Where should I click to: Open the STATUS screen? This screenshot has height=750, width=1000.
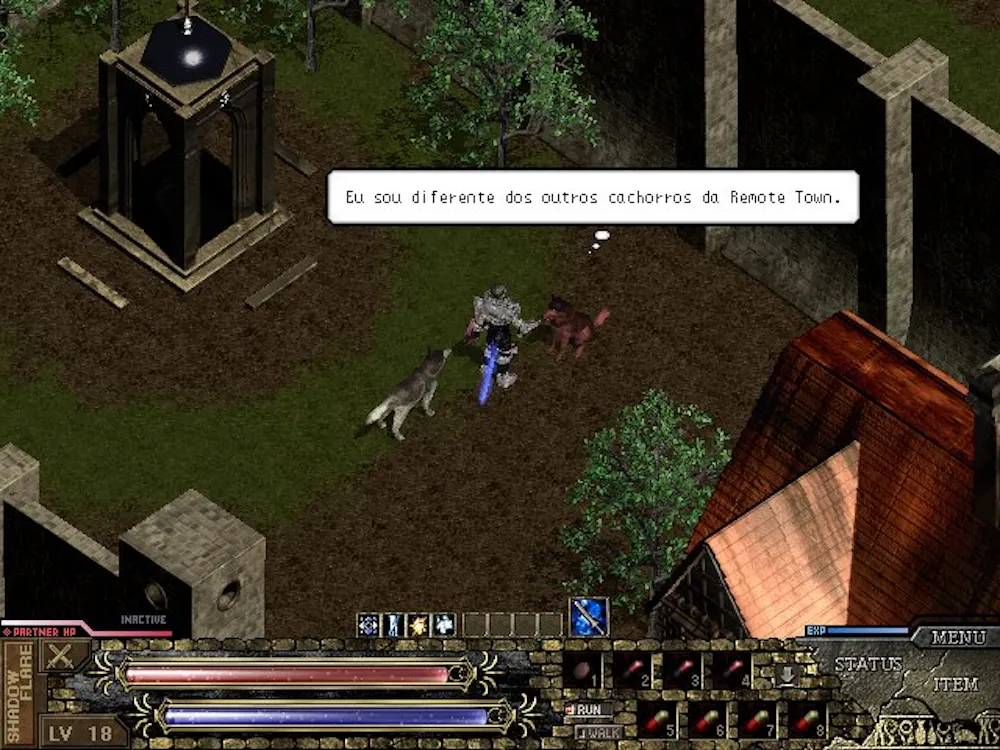pos(868,664)
